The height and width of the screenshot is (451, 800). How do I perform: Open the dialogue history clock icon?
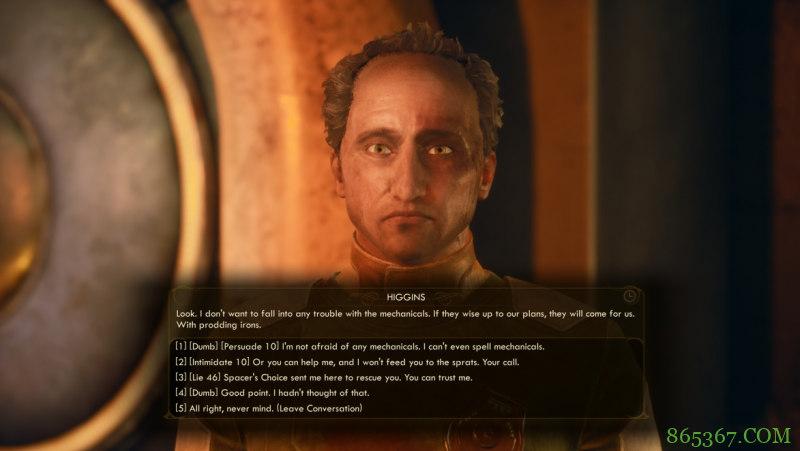pyautogui.click(x=629, y=296)
